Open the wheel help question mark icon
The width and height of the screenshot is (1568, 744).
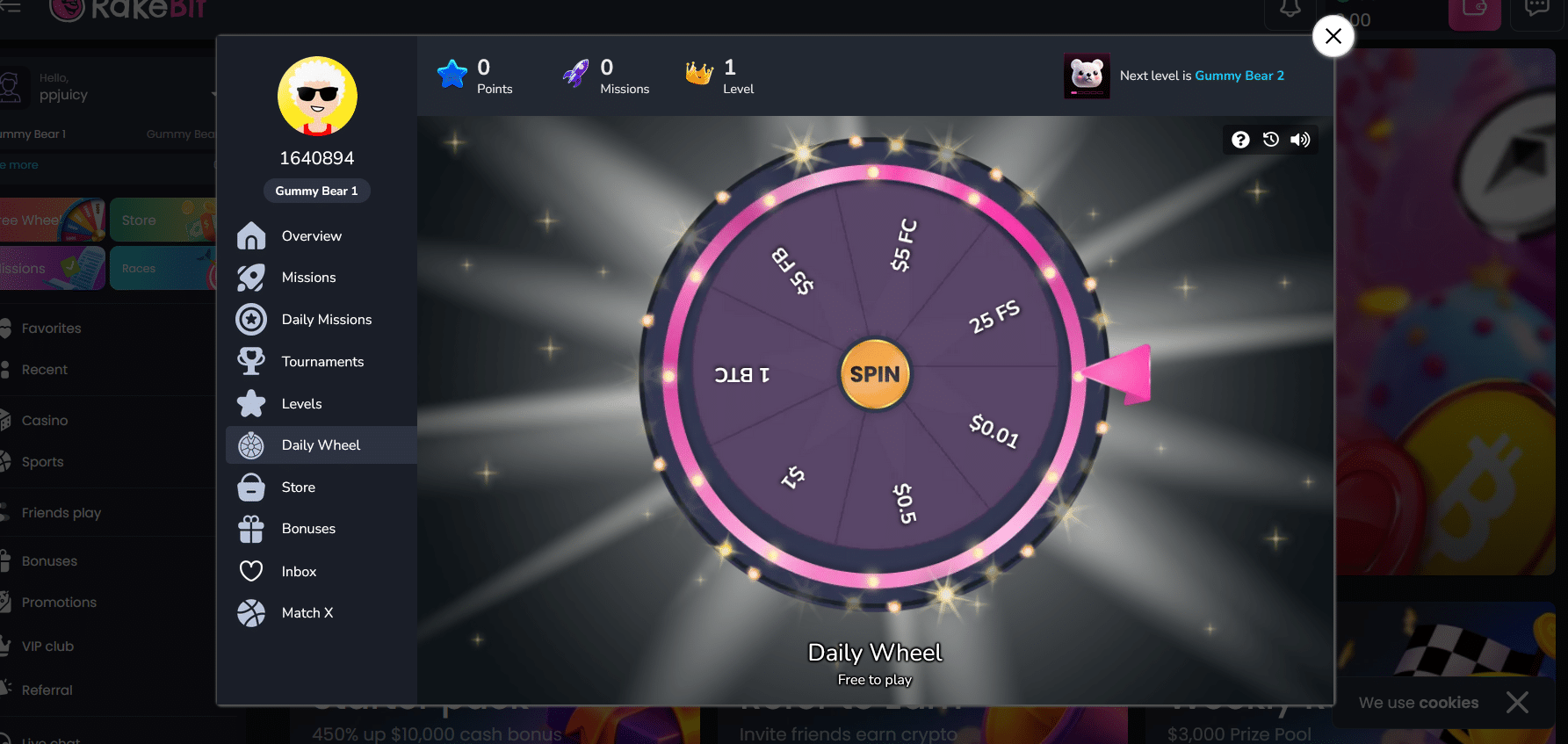[1240, 139]
